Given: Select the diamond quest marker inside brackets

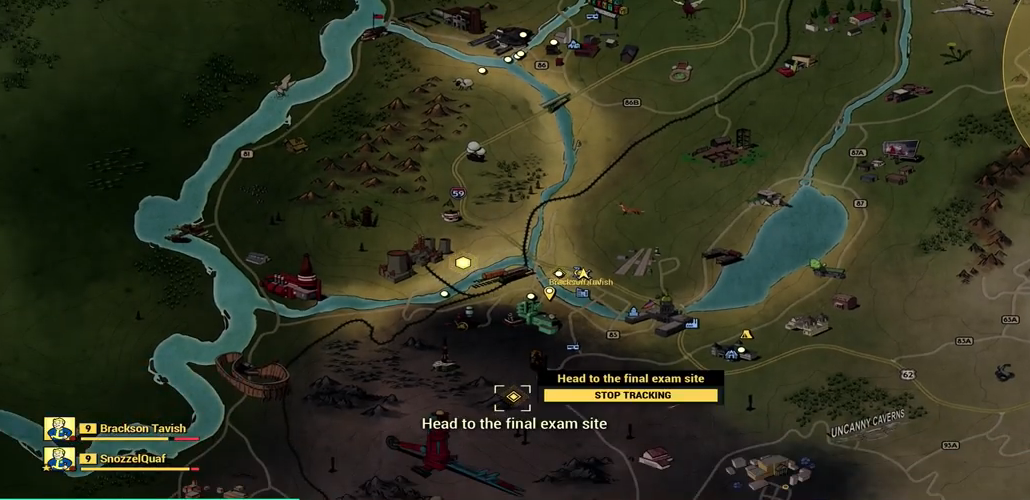Looking at the screenshot, I should point(513,397).
